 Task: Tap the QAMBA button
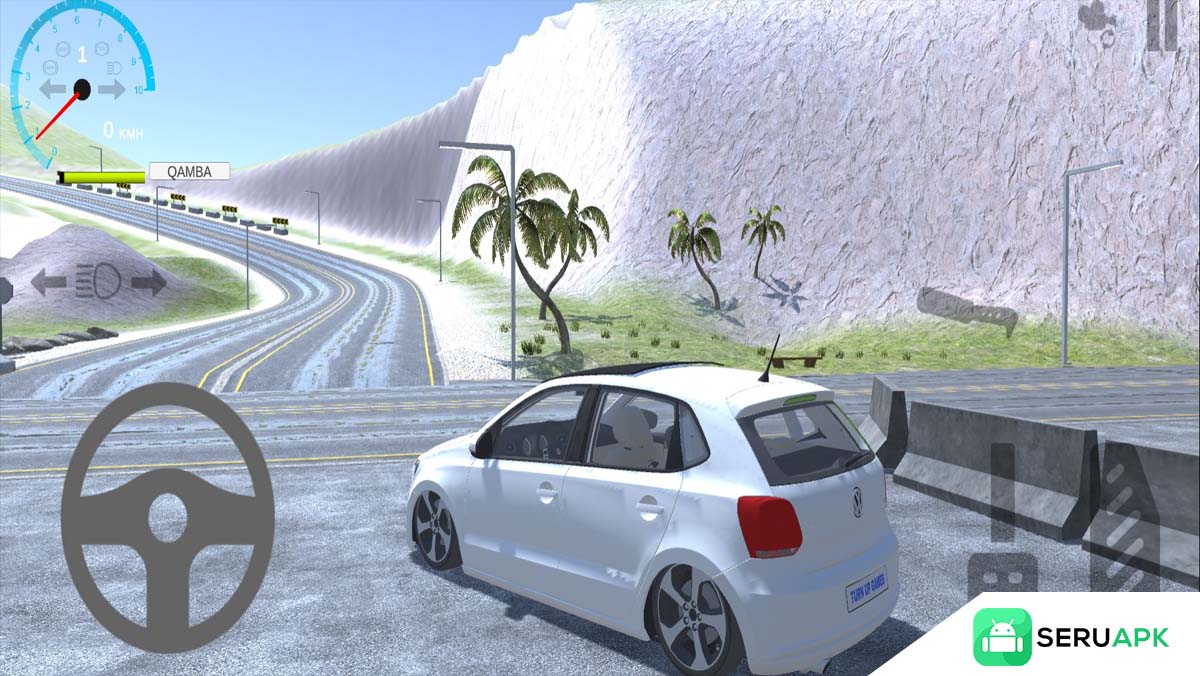click(x=189, y=171)
